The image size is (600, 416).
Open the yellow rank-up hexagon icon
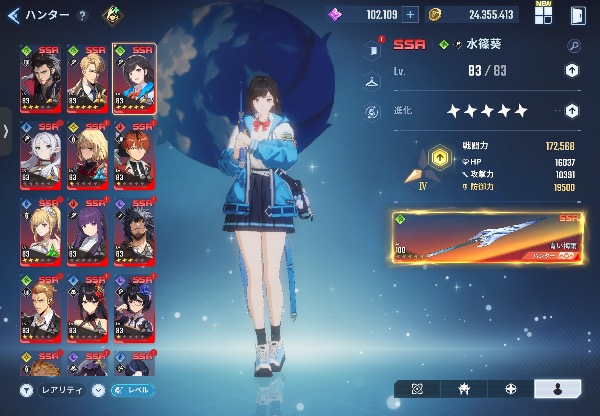(439, 158)
